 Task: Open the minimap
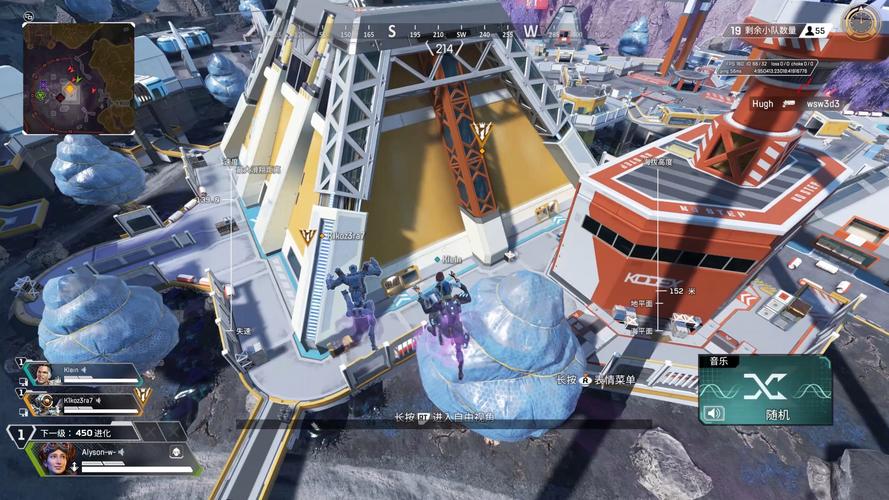point(78,78)
